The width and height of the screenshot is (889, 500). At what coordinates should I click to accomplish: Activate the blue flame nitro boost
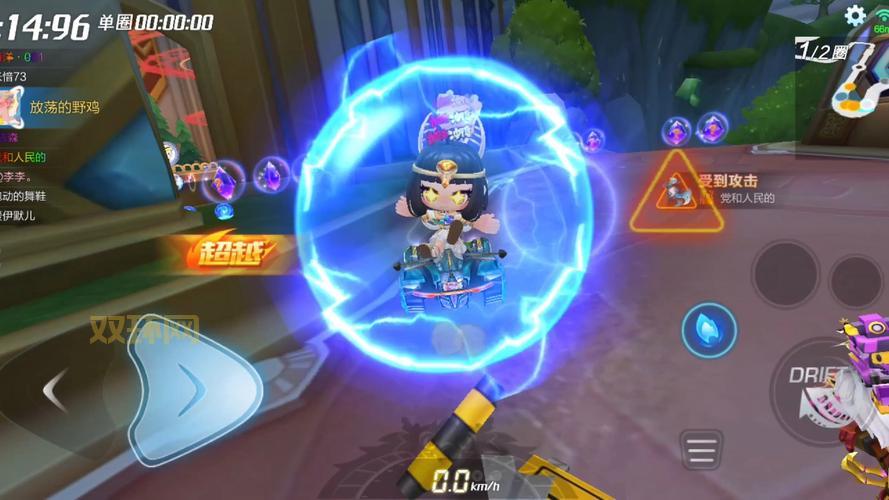709,331
